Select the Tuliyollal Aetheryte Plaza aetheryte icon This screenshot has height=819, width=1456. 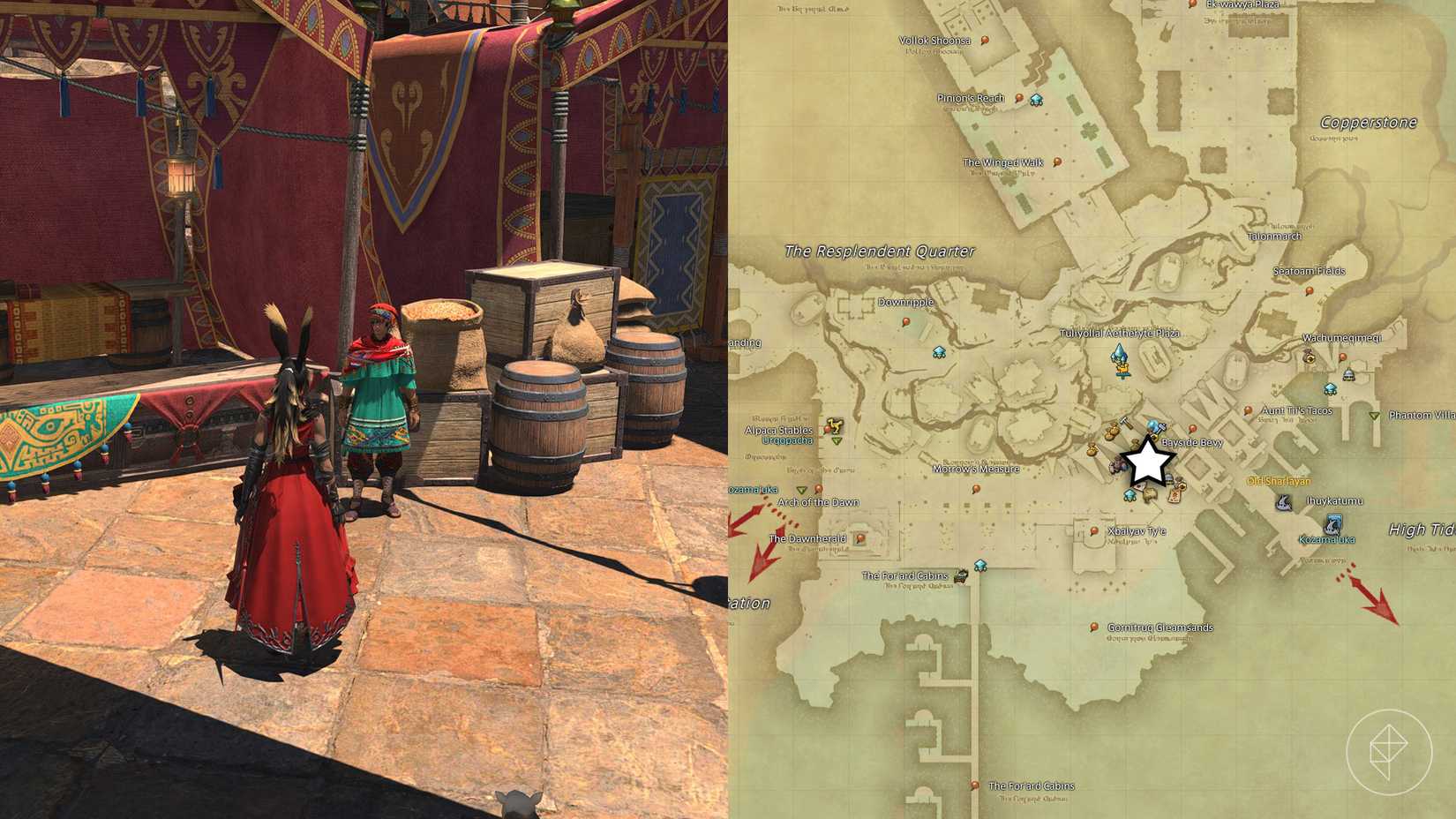[x=1119, y=360]
